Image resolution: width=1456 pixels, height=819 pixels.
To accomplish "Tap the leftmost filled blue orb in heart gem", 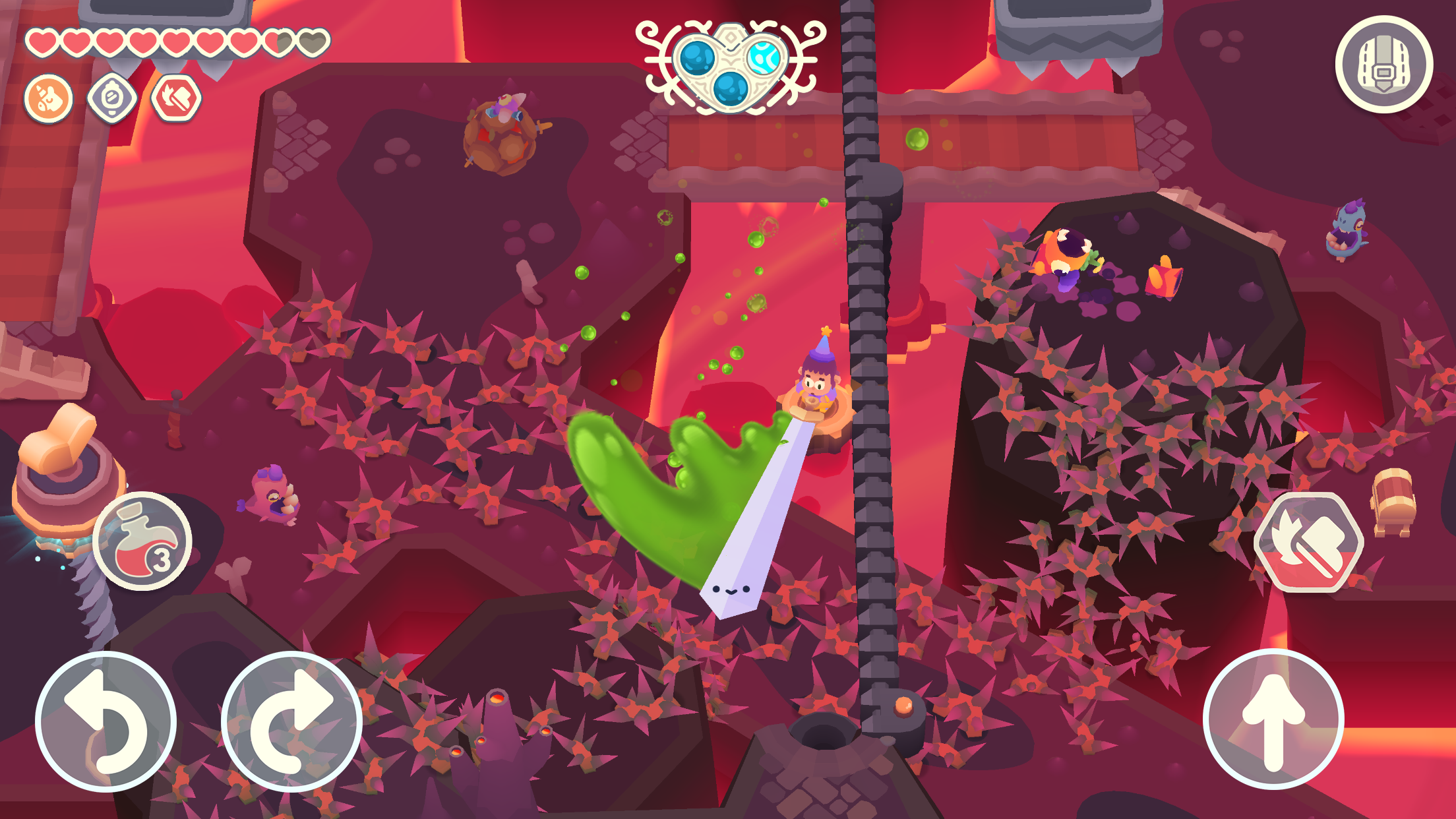I will pos(697,57).
